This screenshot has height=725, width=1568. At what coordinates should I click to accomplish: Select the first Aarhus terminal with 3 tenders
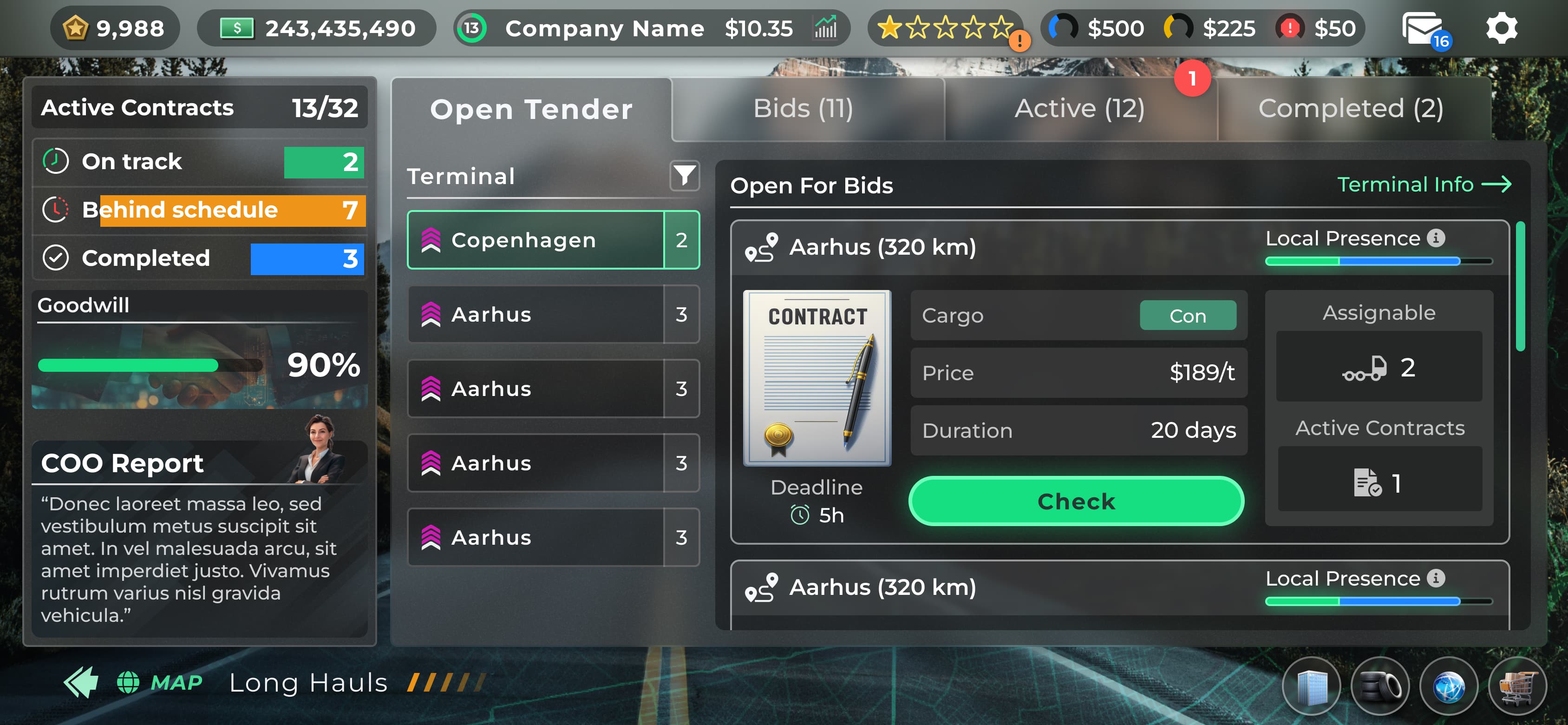536,314
